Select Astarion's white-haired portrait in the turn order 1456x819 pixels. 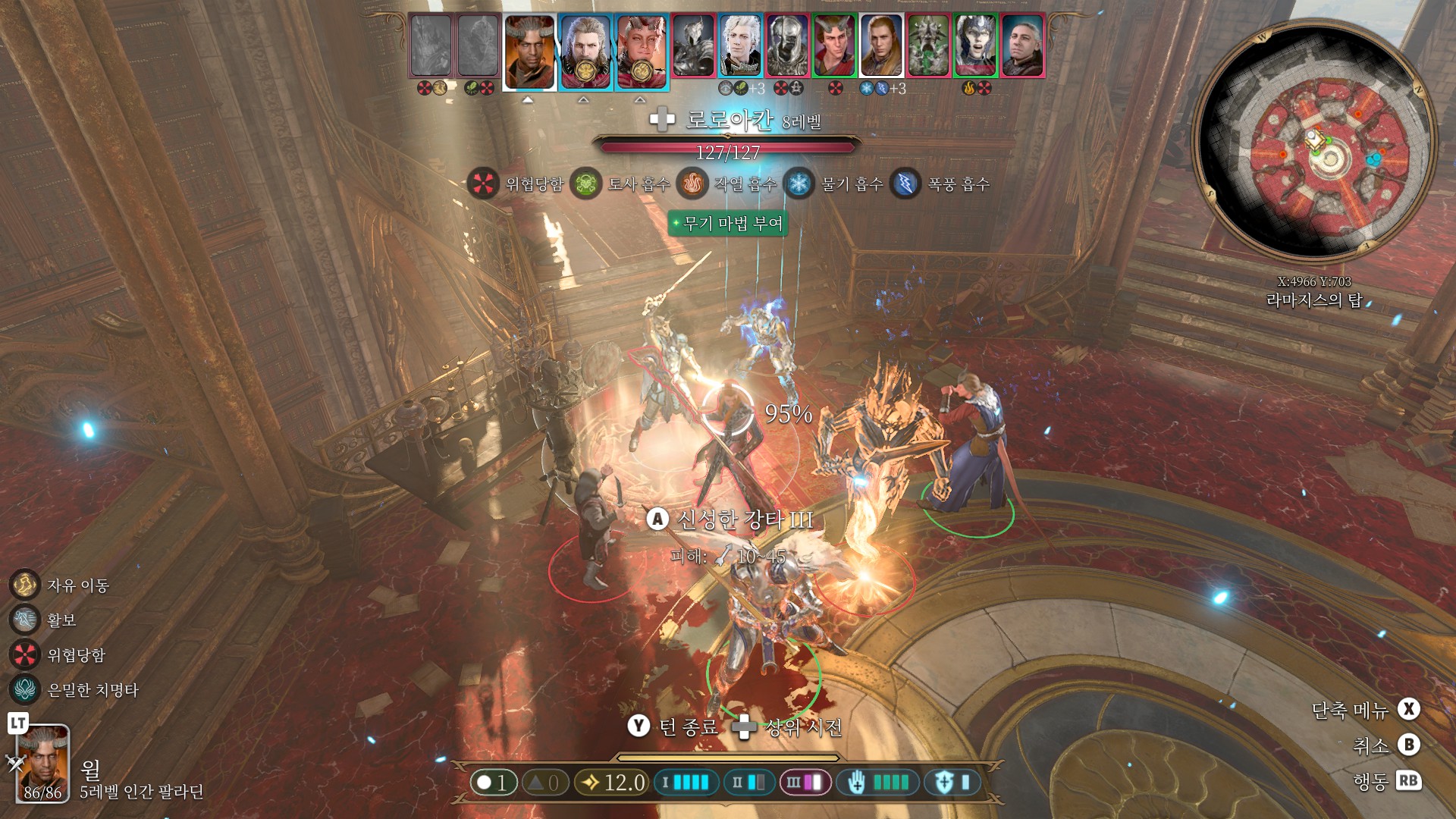tap(740, 45)
